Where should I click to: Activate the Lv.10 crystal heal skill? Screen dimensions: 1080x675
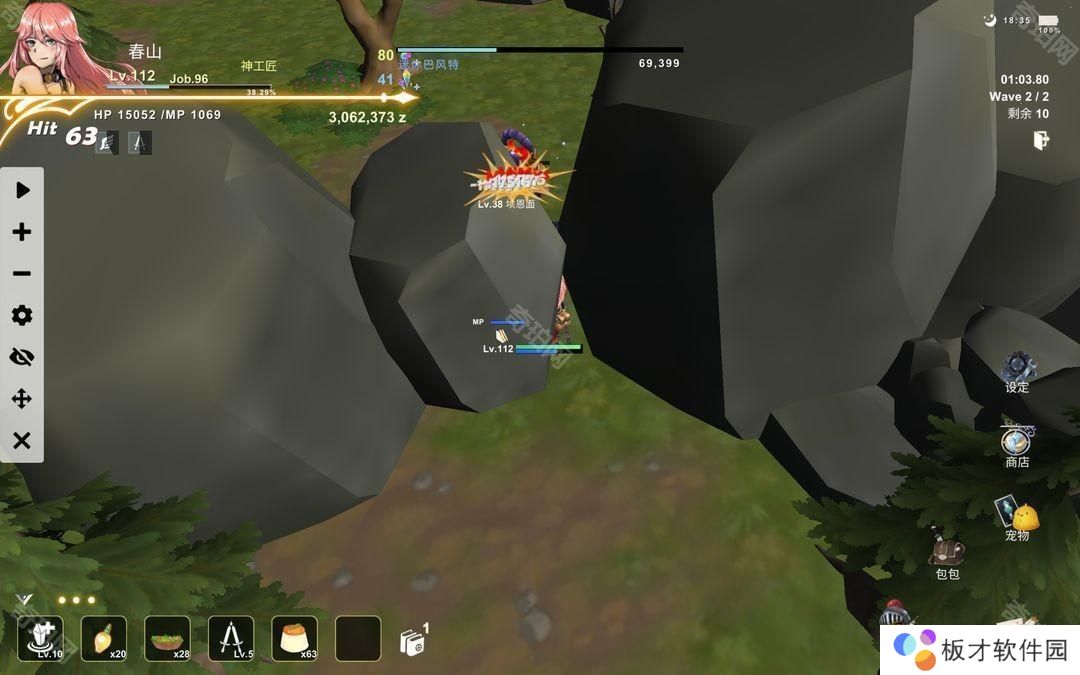[40, 638]
